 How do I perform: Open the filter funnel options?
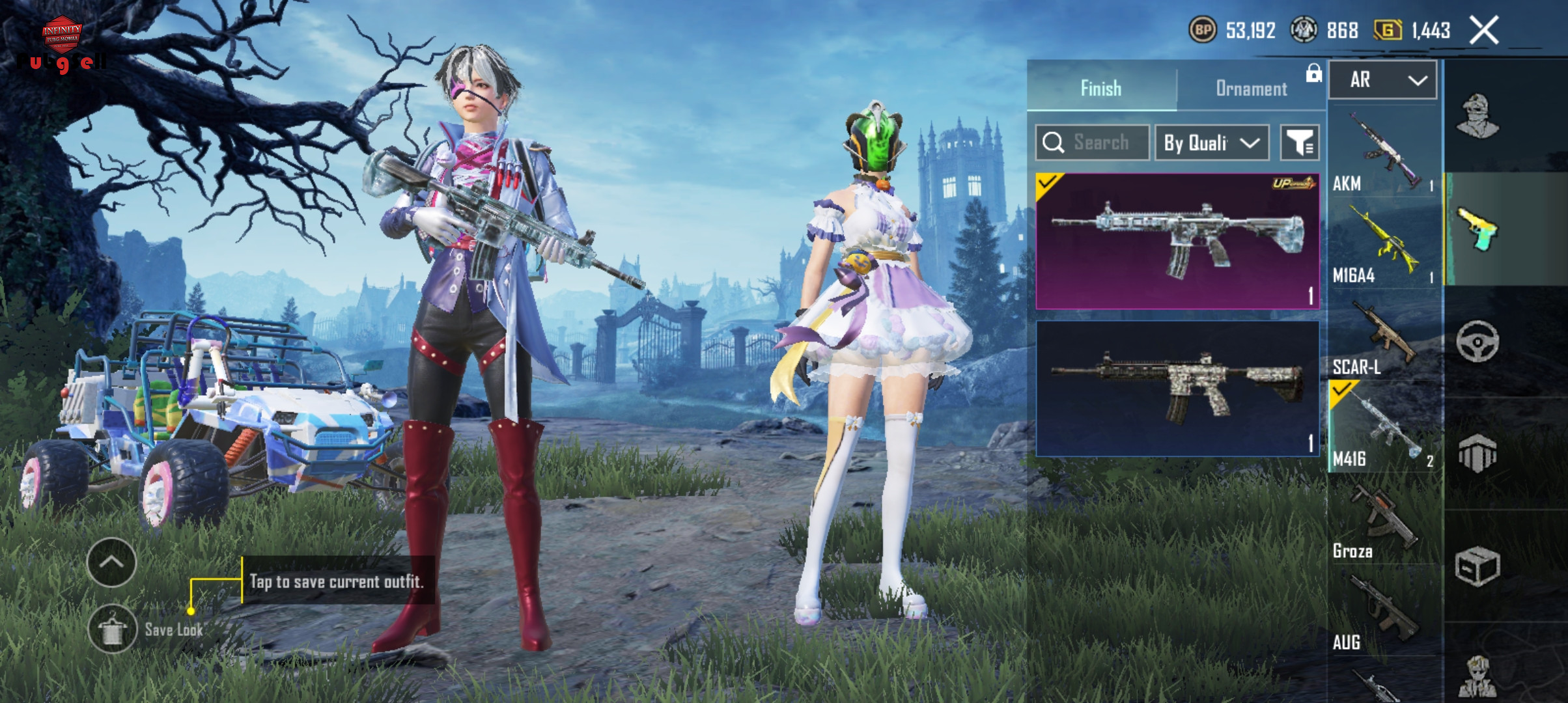click(1300, 143)
